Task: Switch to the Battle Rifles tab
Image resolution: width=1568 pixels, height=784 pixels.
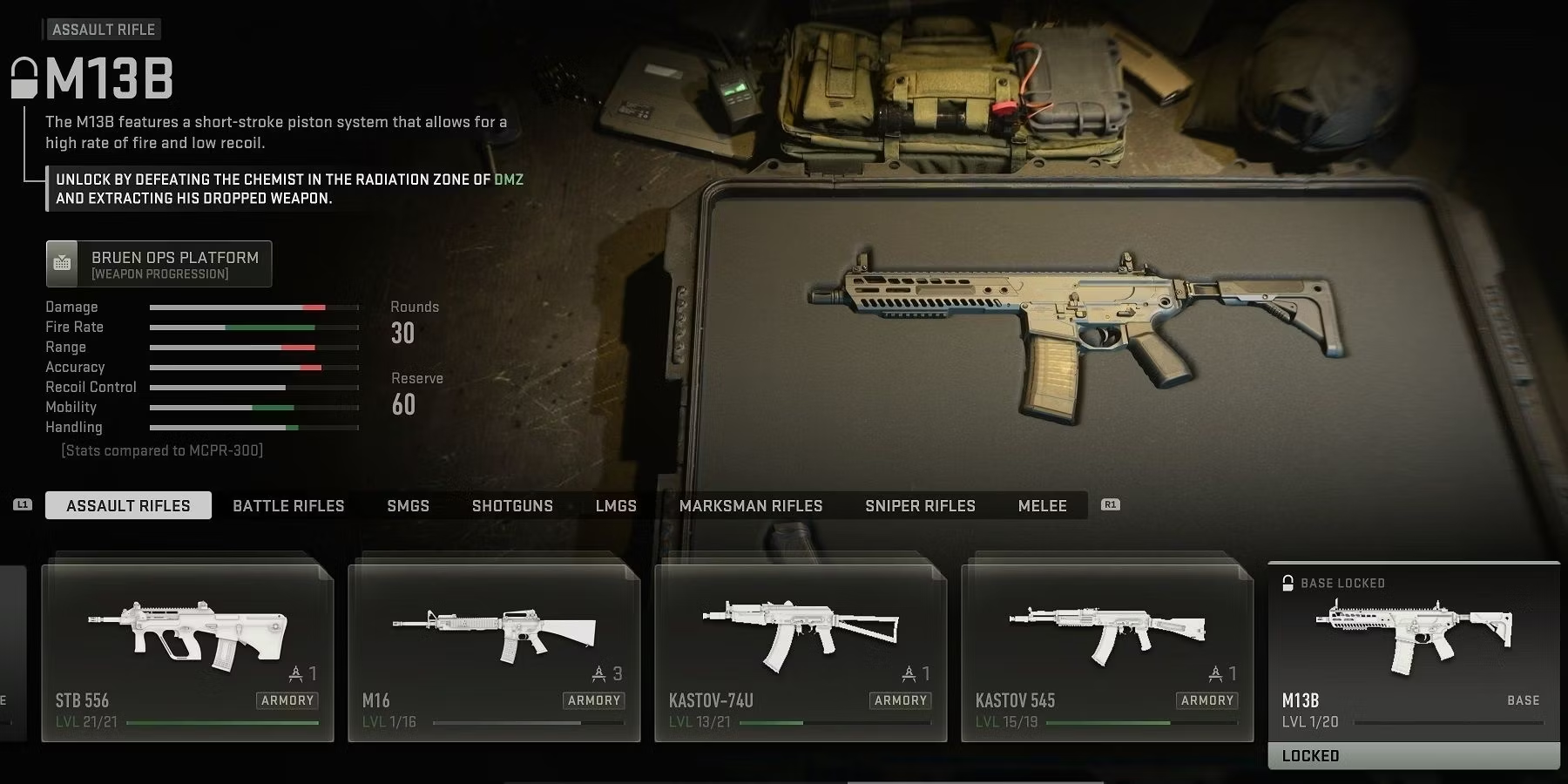Action: 288,505
